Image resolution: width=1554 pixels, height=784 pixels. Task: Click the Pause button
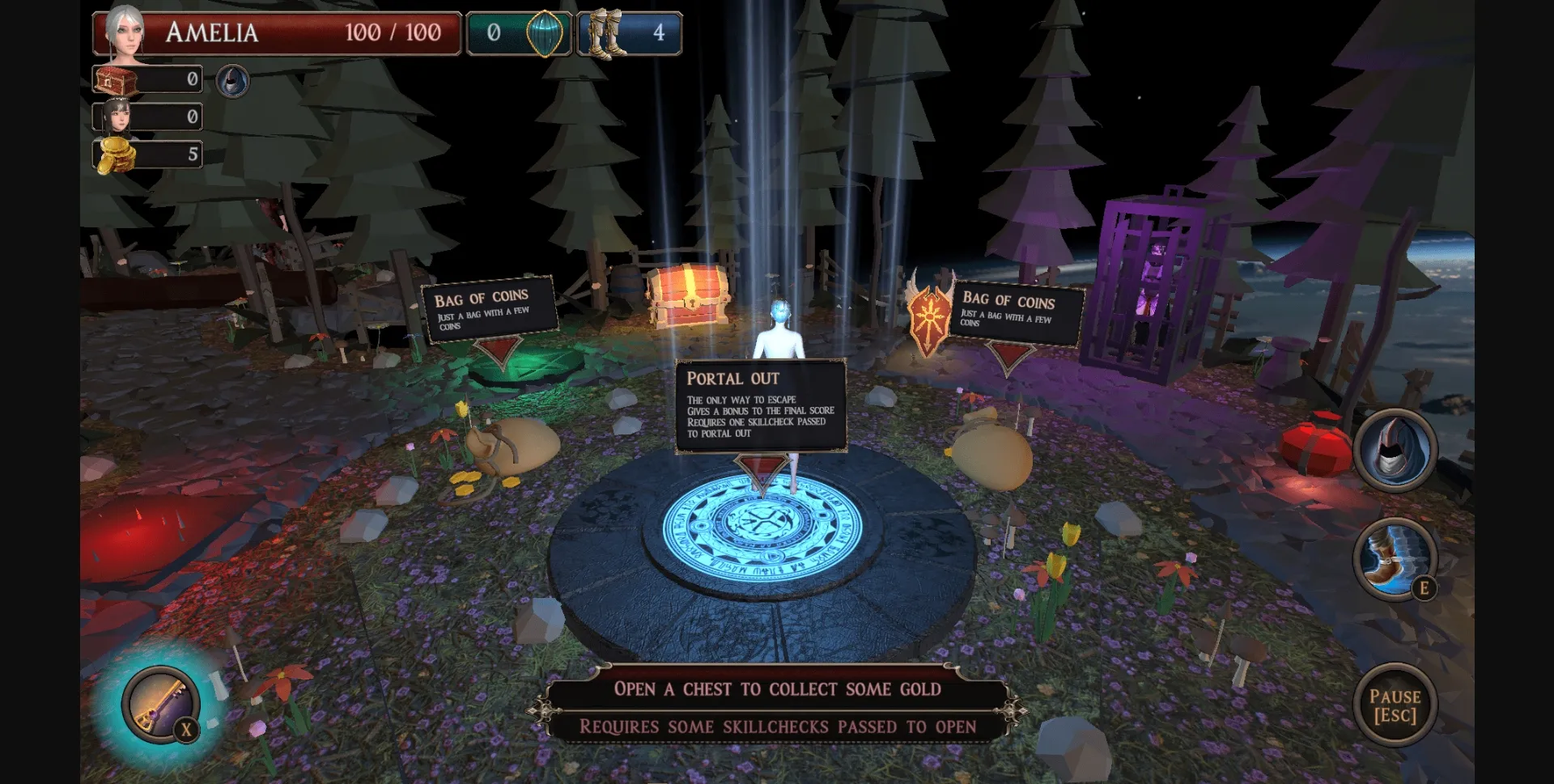(x=1394, y=706)
